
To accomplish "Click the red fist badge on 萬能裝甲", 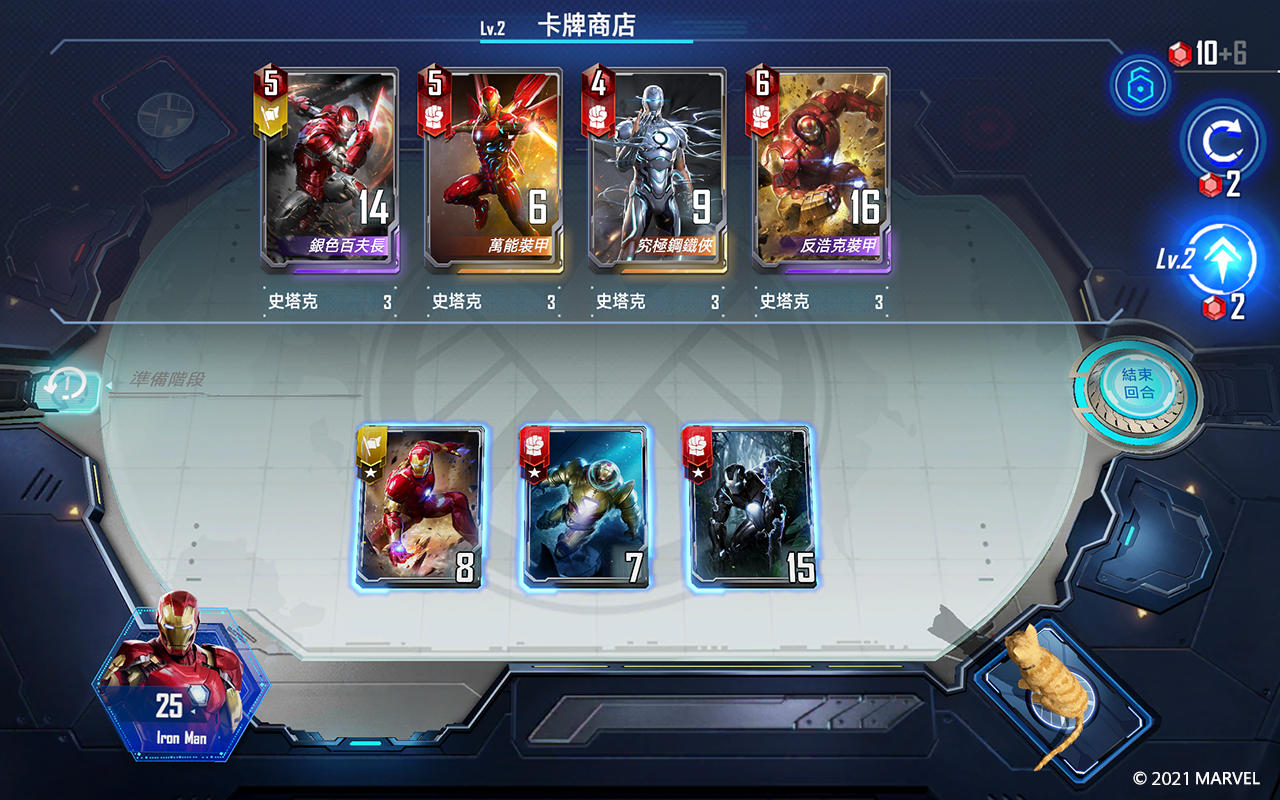I will click(x=434, y=114).
